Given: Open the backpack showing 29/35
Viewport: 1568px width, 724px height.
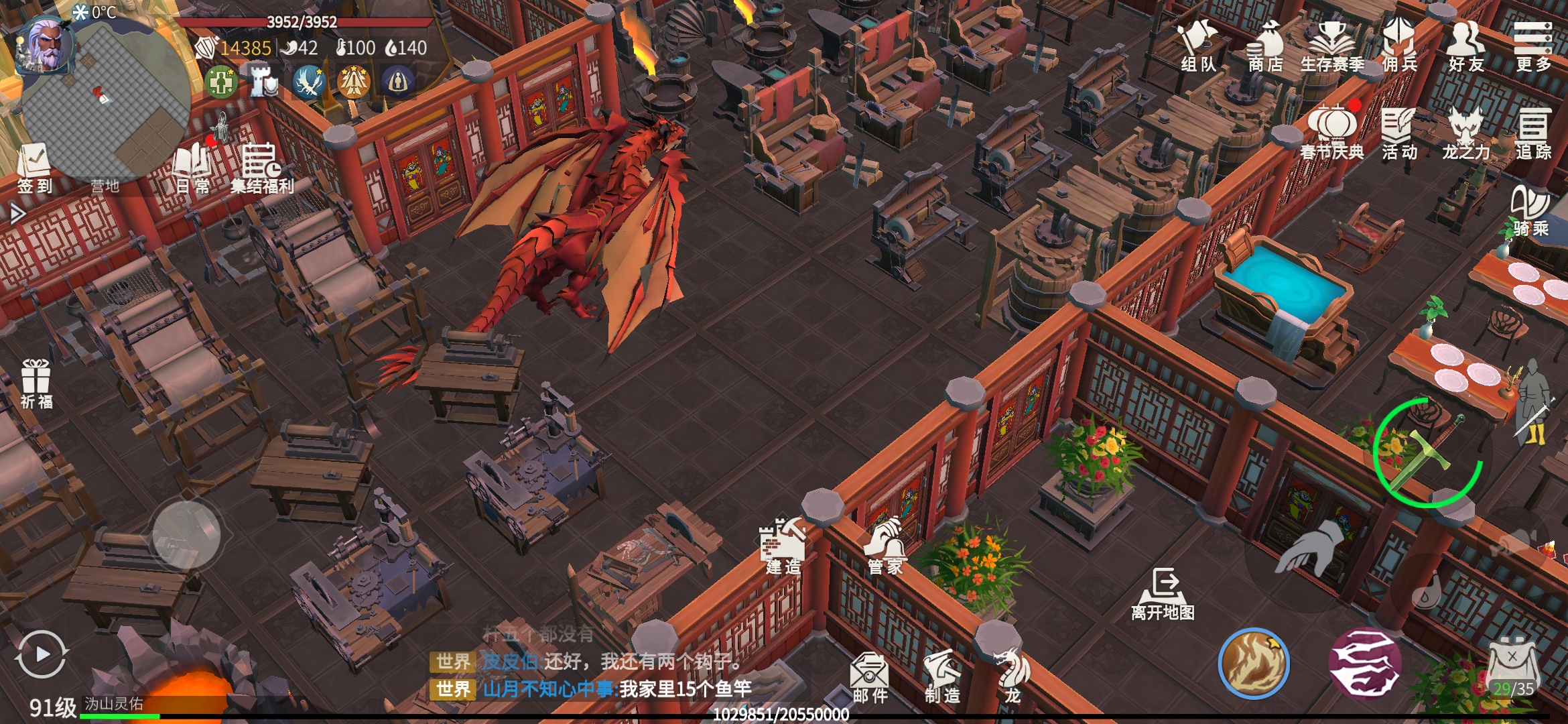Looking at the screenshot, I should pos(1512,667).
